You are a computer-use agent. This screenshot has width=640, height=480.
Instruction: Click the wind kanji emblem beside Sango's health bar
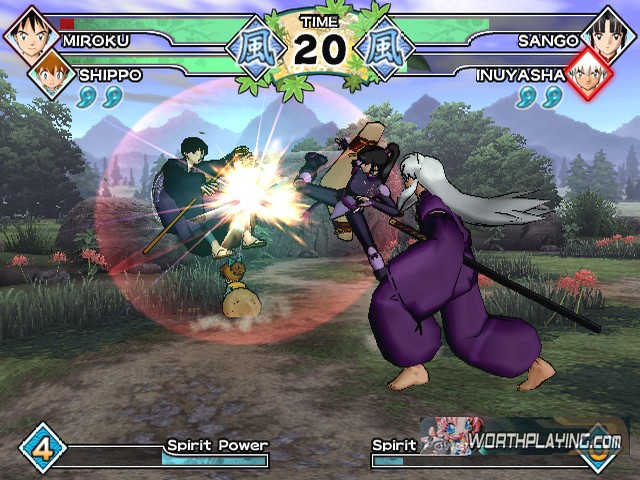tap(385, 48)
